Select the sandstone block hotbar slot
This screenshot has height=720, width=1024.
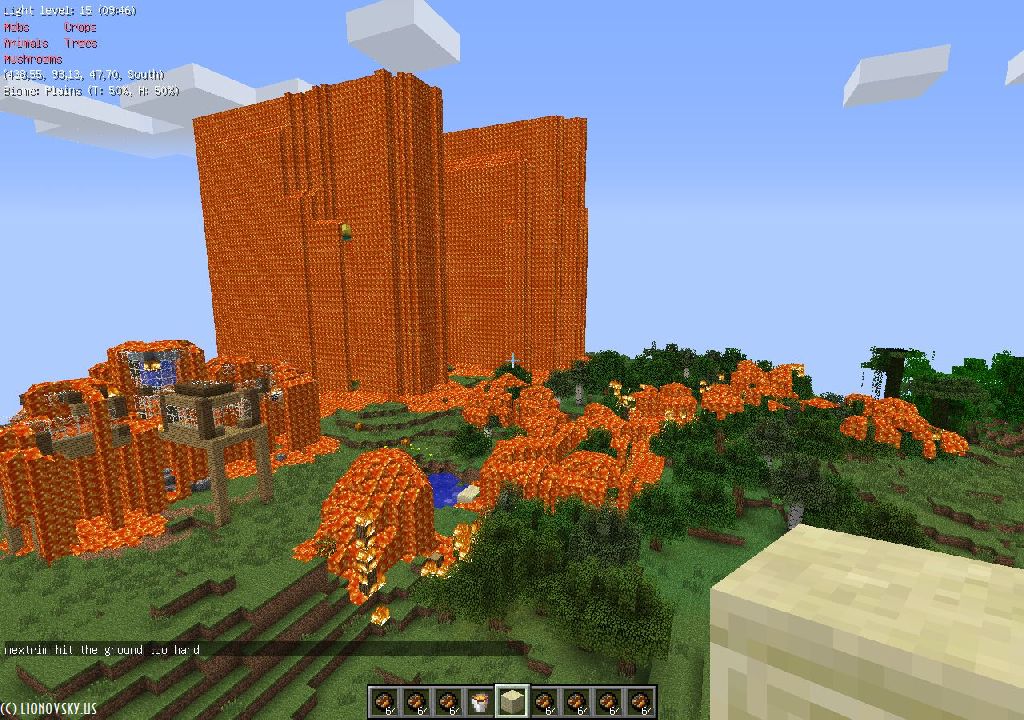[x=512, y=702]
